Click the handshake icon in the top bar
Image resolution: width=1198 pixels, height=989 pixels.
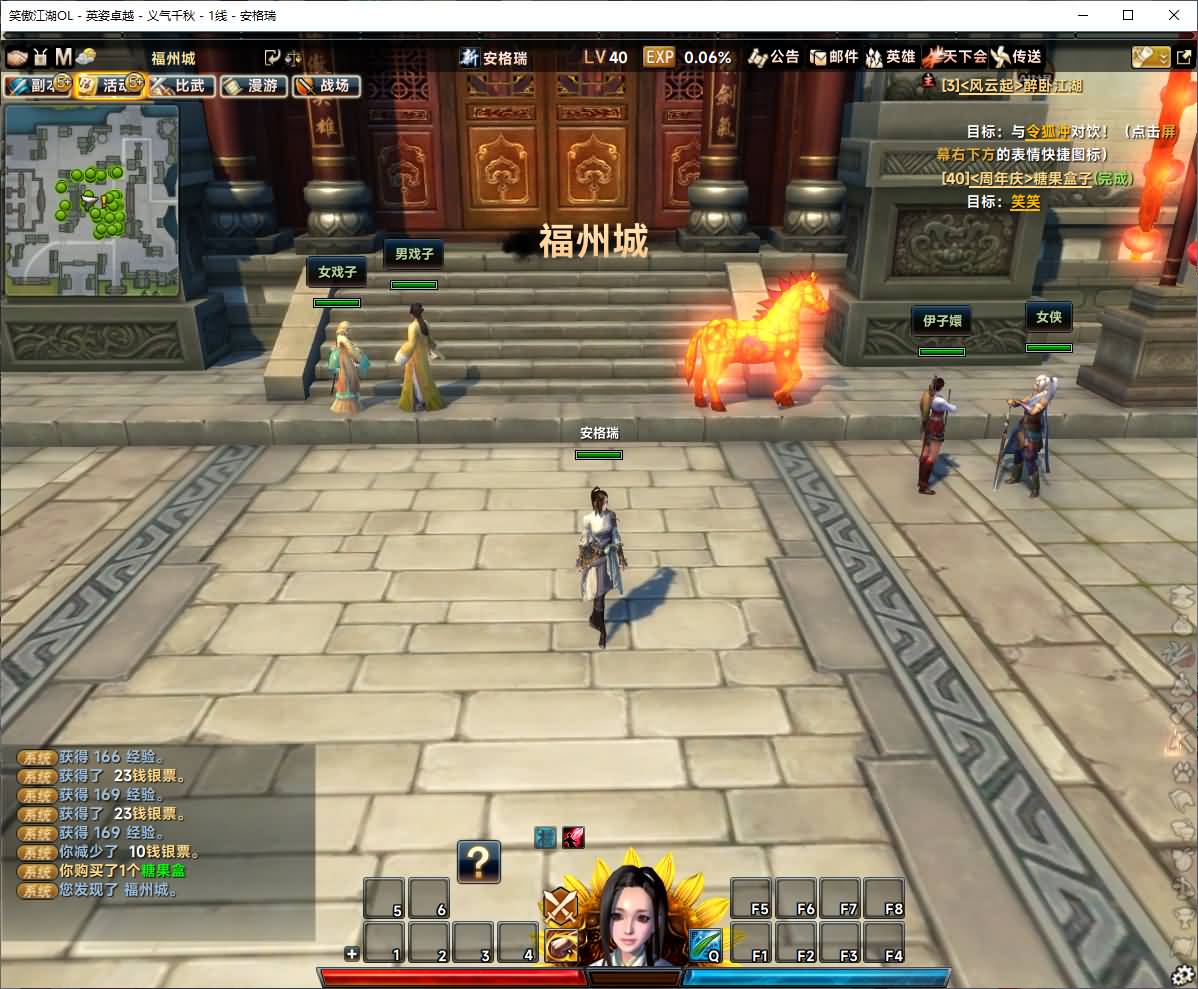[18, 57]
